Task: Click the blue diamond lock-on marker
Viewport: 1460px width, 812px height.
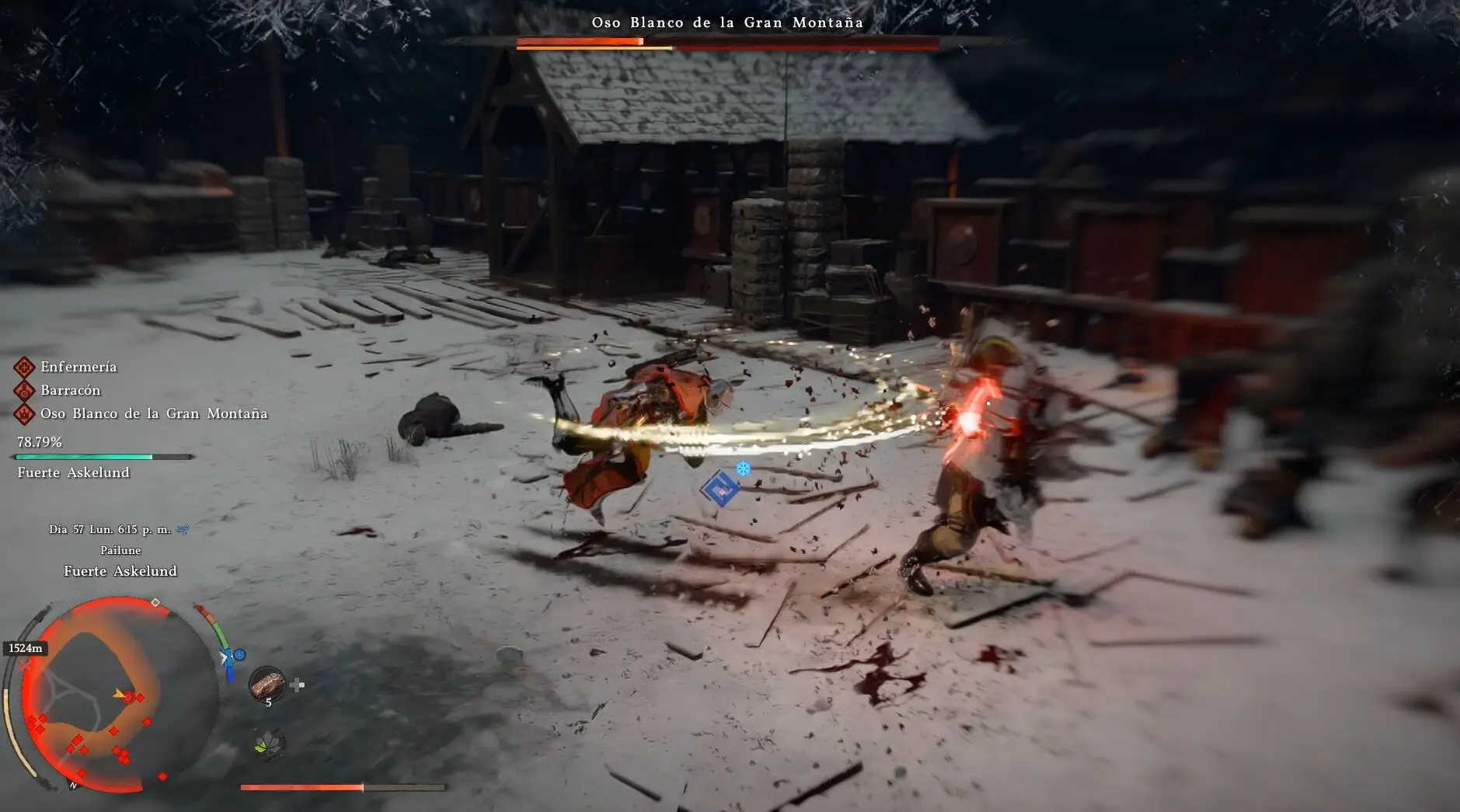Action: click(720, 490)
